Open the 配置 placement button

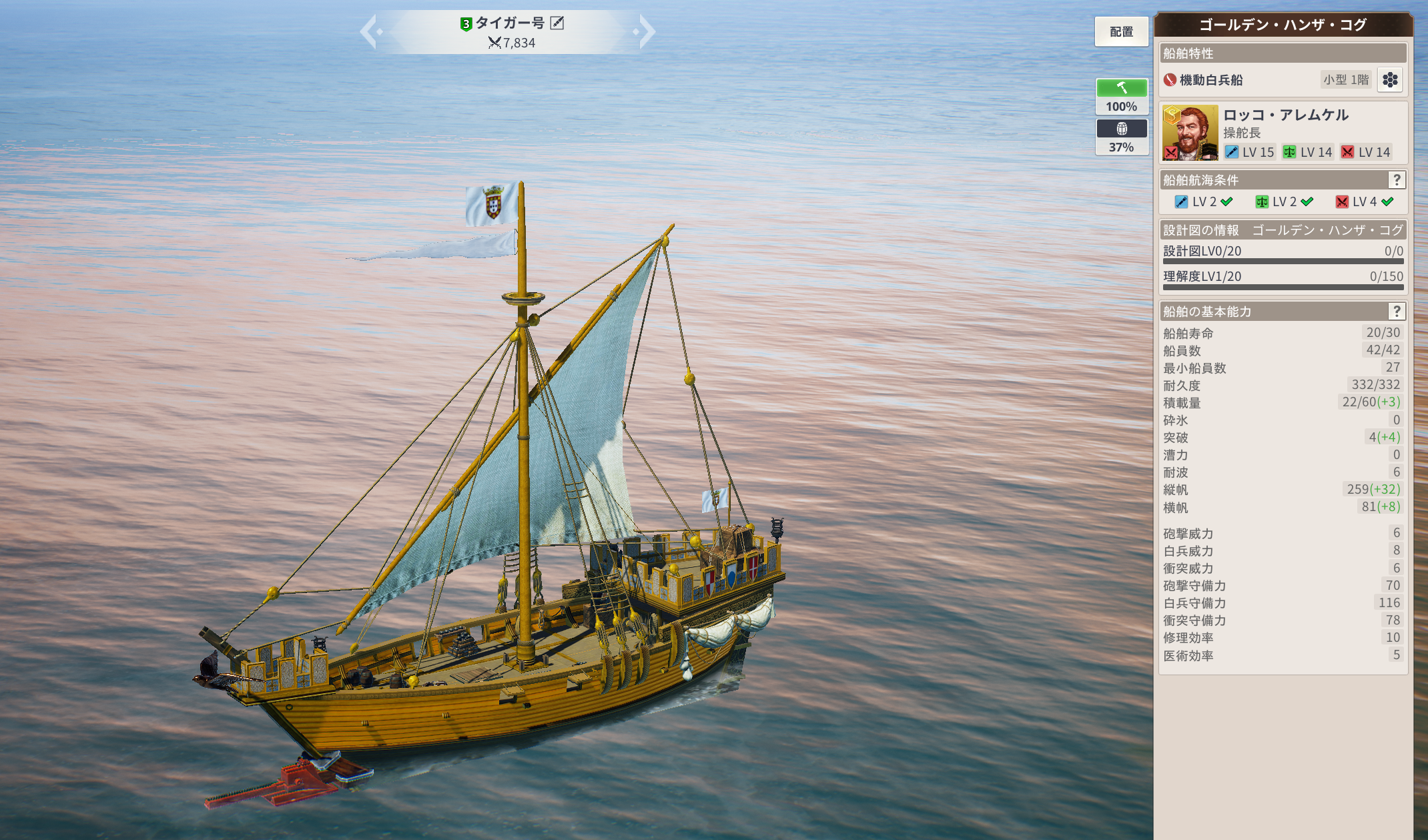tap(1121, 32)
